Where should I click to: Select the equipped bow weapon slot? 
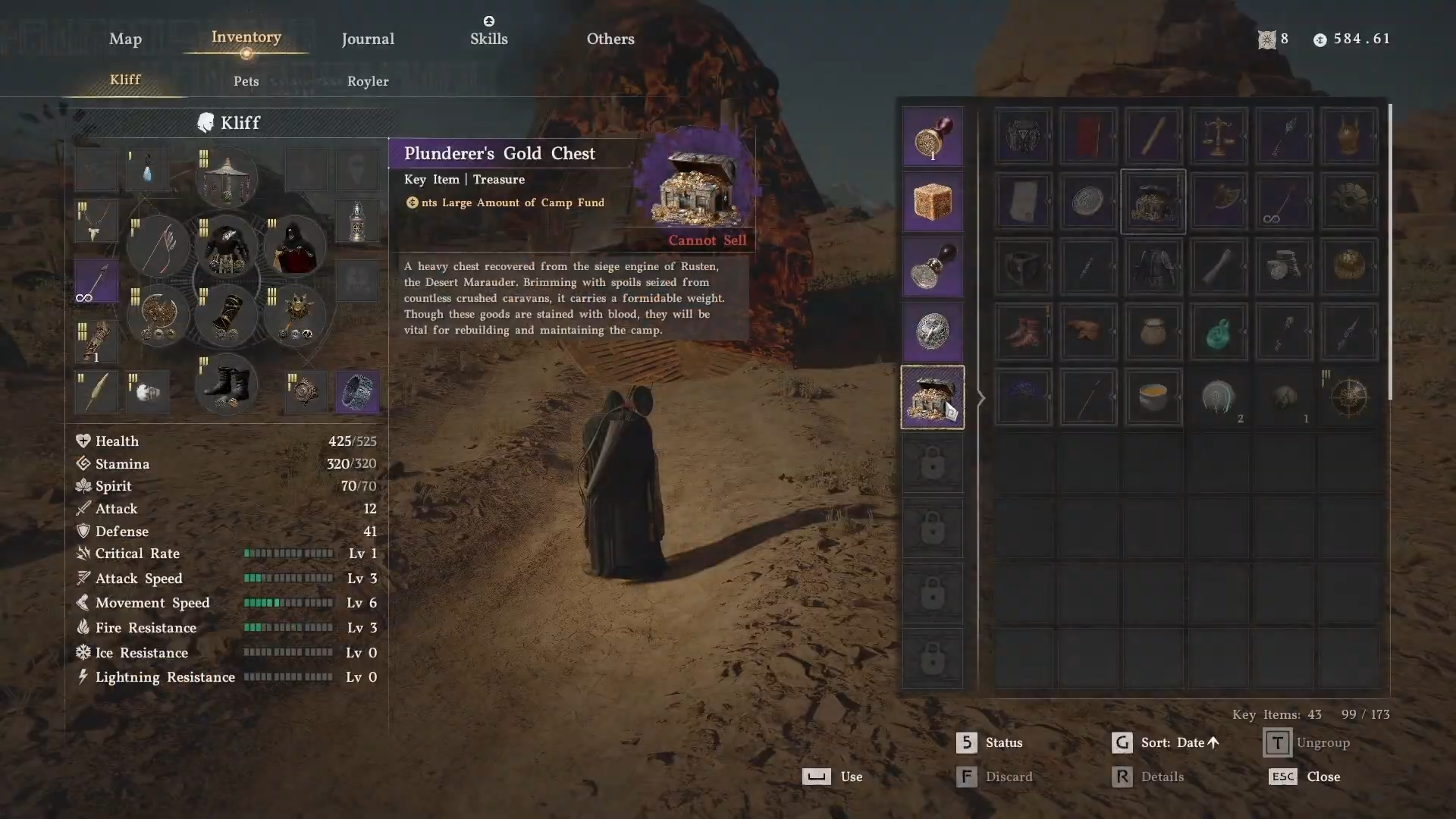[x=159, y=246]
